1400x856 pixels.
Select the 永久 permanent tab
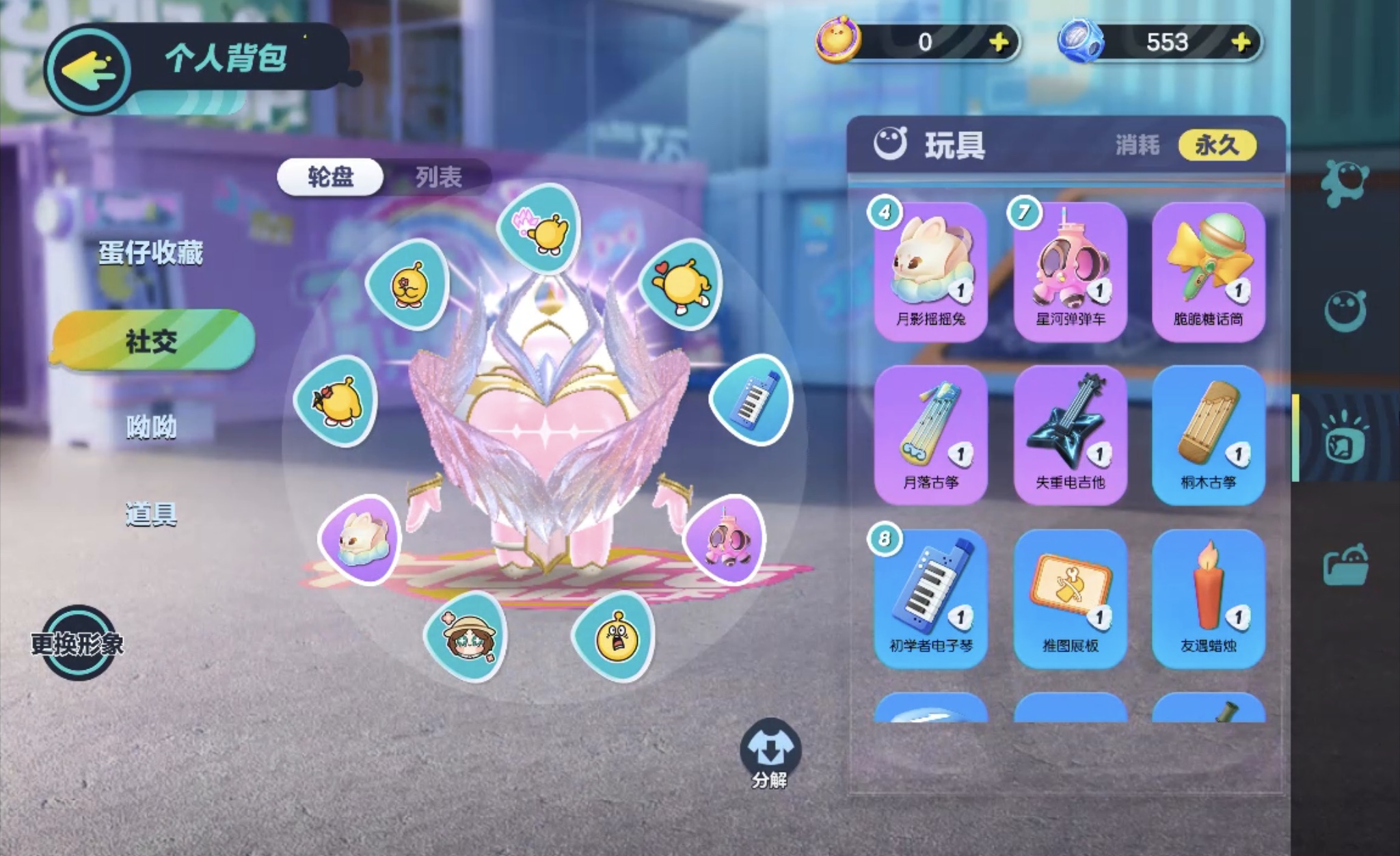pyautogui.click(x=1217, y=145)
